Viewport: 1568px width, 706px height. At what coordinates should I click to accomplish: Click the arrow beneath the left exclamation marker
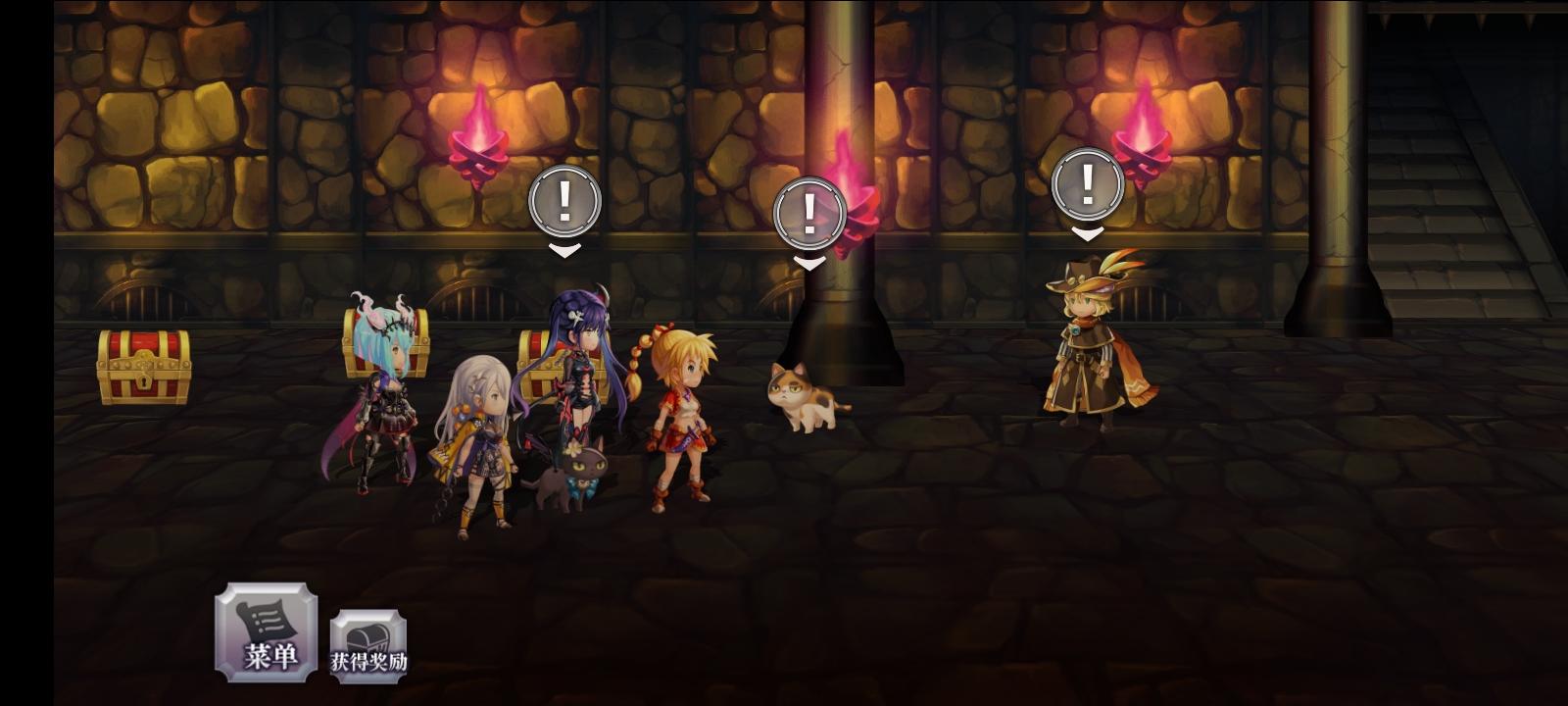pyautogui.click(x=563, y=251)
